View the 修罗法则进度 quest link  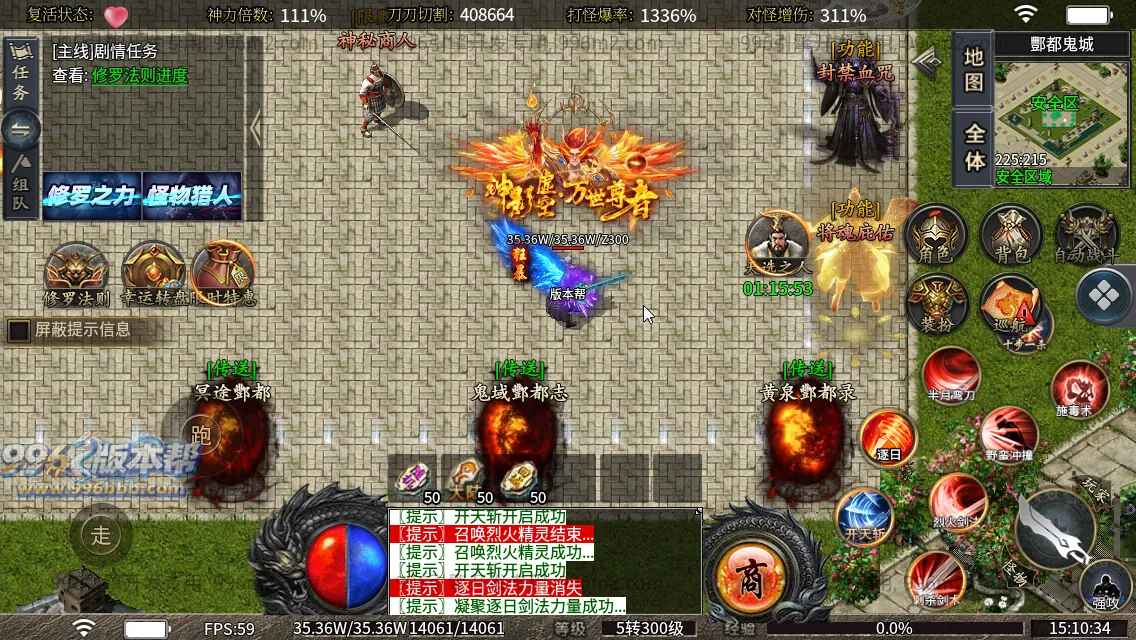[x=140, y=76]
